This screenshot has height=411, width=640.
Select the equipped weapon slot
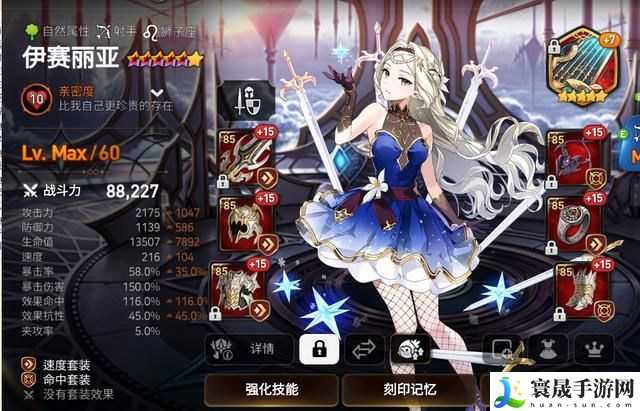[x=241, y=157]
